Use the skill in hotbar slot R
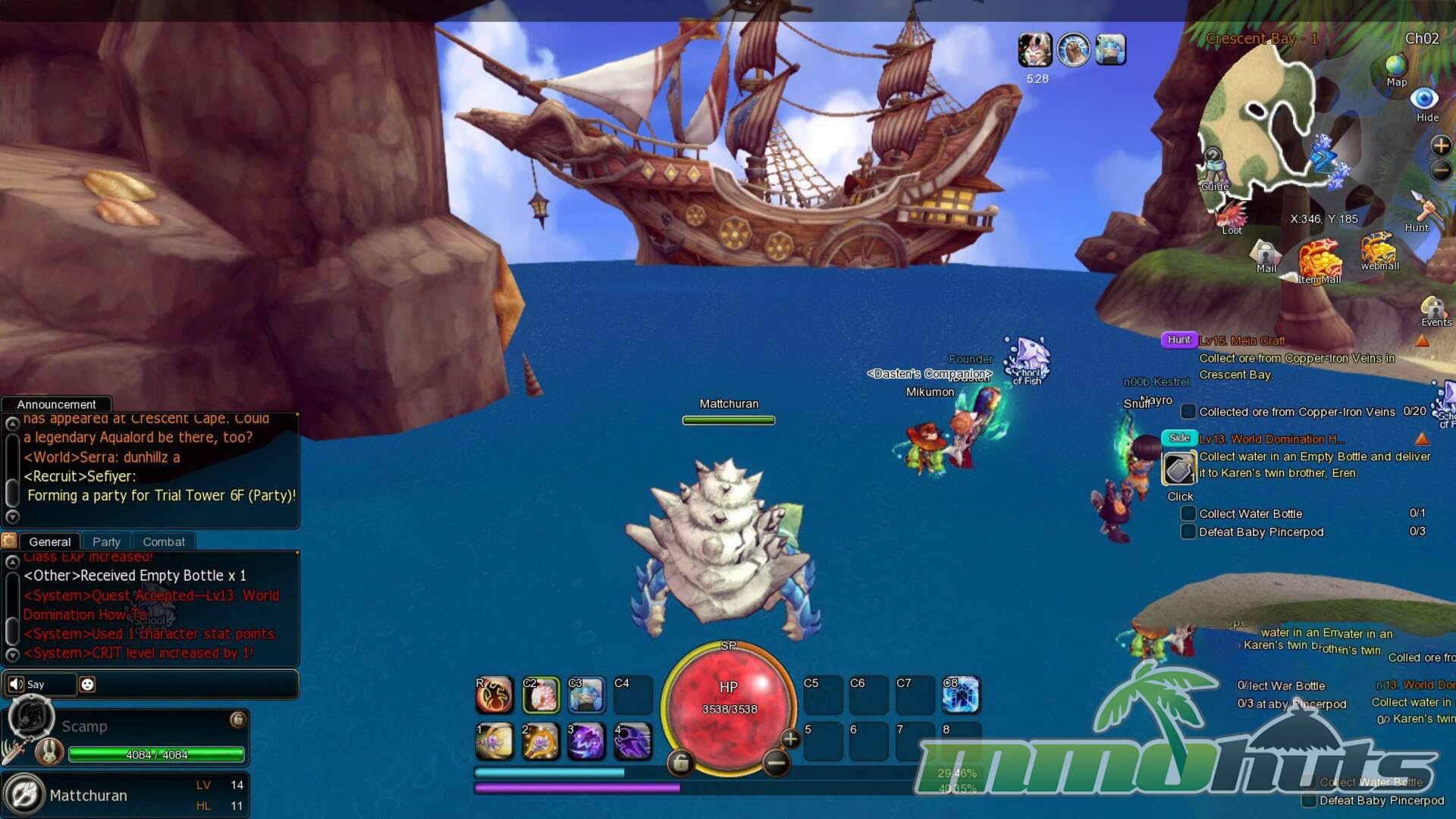The height and width of the screenshot is (819, 1456). tap(494, 695)
